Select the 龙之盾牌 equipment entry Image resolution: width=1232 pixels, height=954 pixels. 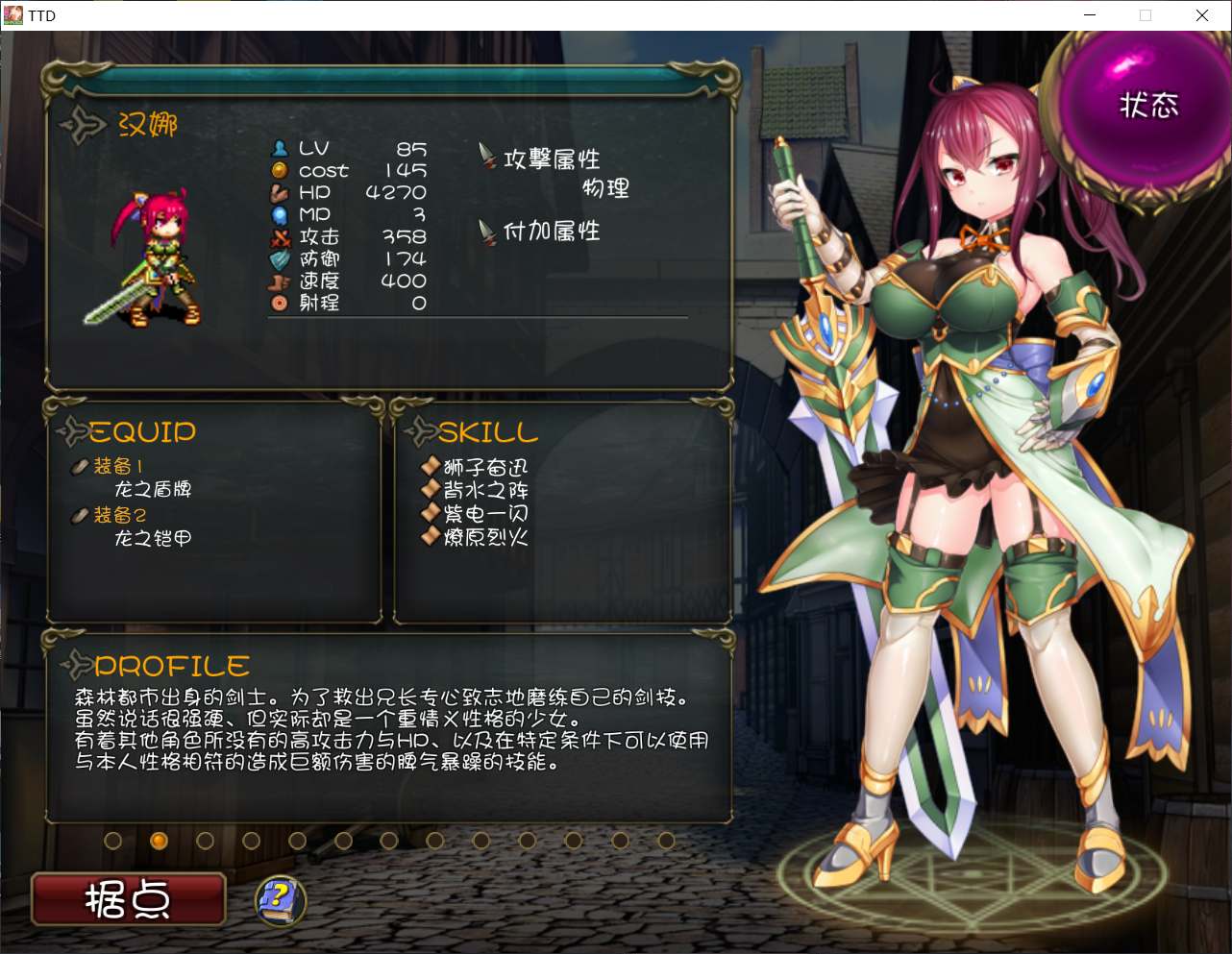[153, 489]
